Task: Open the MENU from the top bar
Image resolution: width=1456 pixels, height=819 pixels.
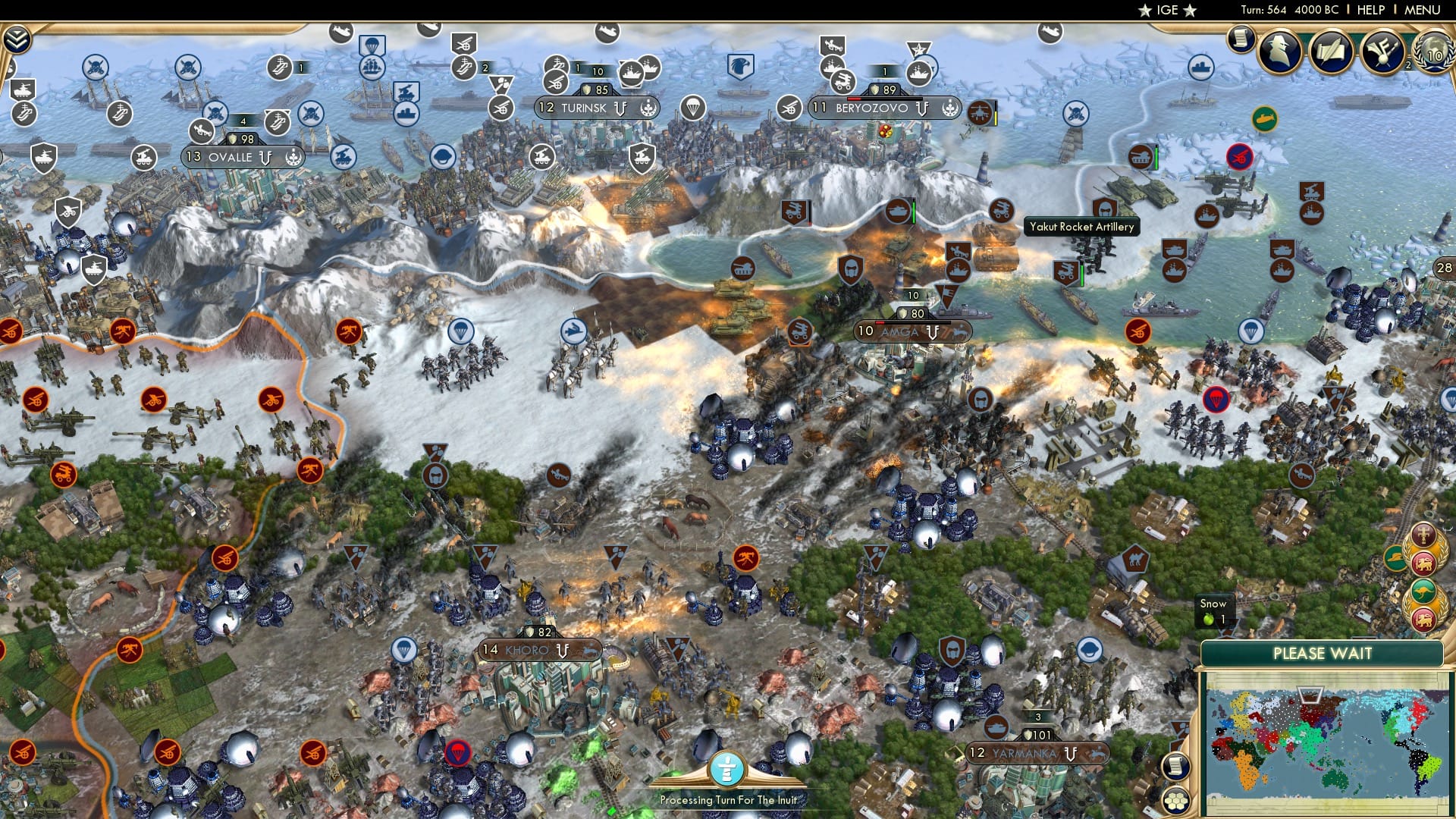Action: coord(1423,10)
